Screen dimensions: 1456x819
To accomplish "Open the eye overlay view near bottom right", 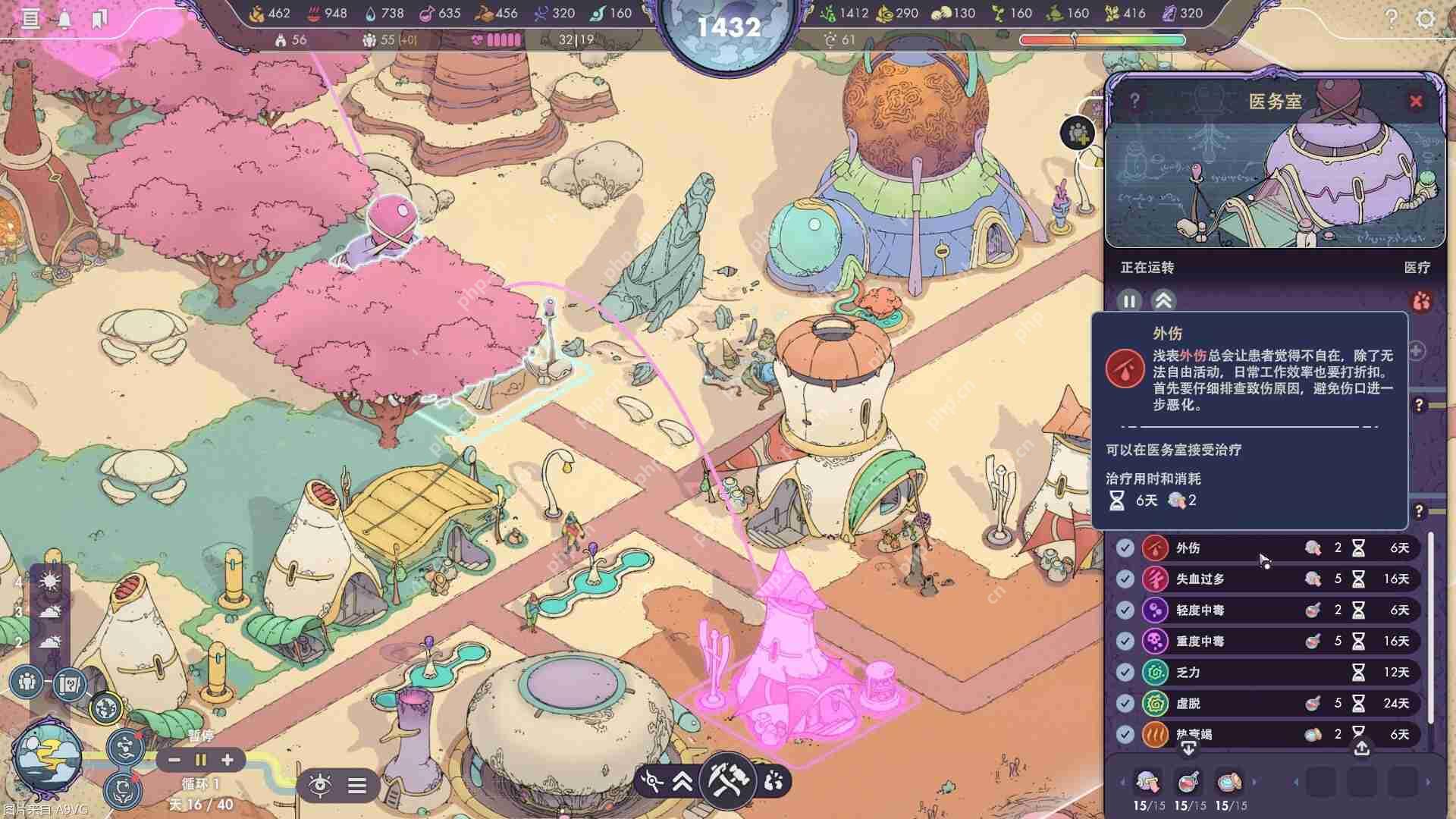I will 322,786.
